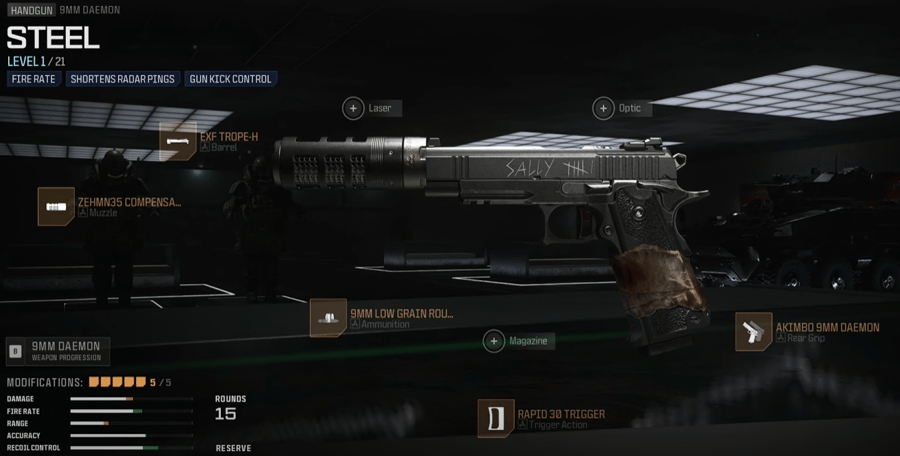Select the Akimbo 9mm Daemon rear grip

click(754, 332)
